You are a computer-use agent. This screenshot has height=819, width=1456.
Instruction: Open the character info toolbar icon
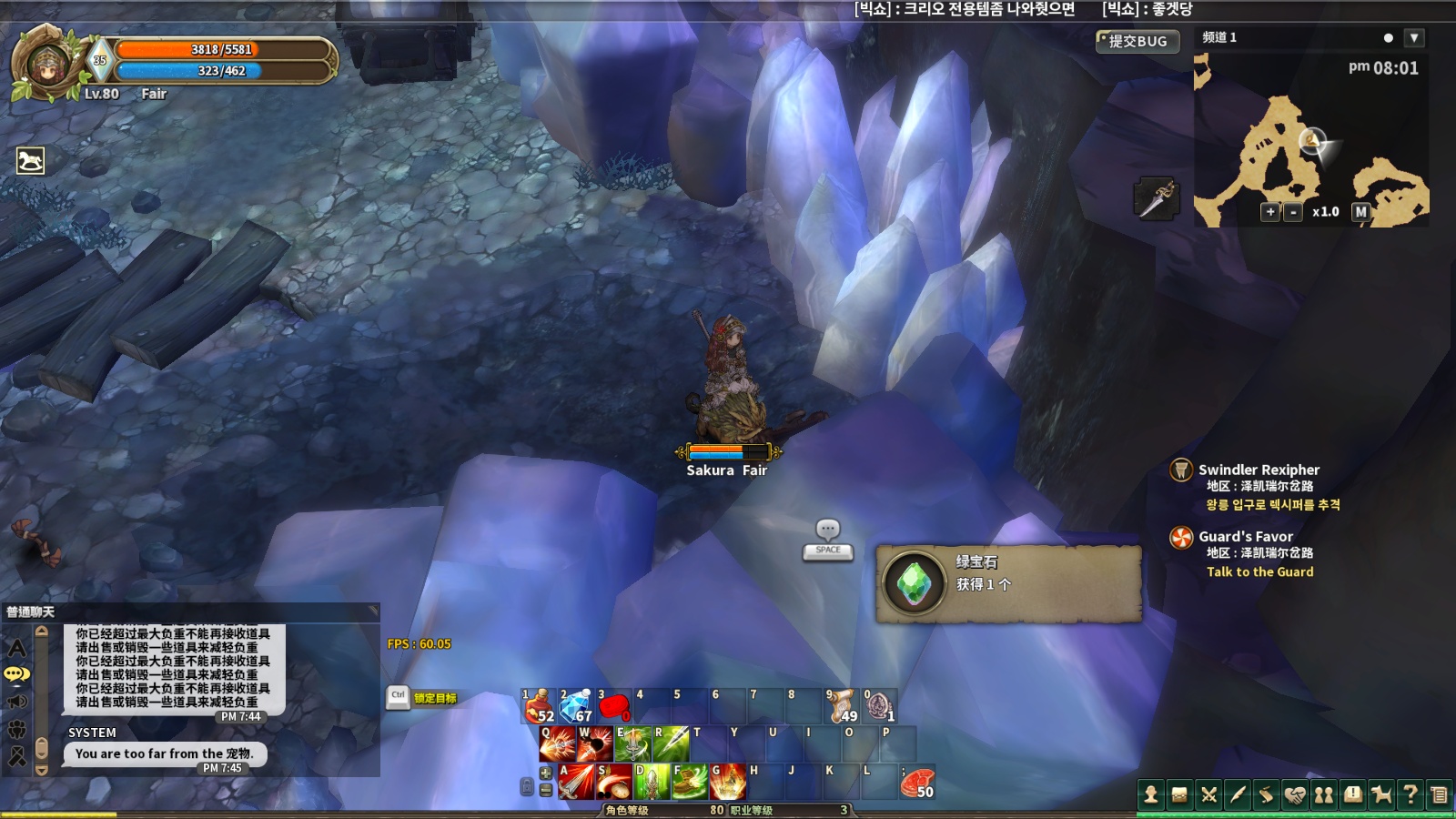click(x=1151, y=795)
